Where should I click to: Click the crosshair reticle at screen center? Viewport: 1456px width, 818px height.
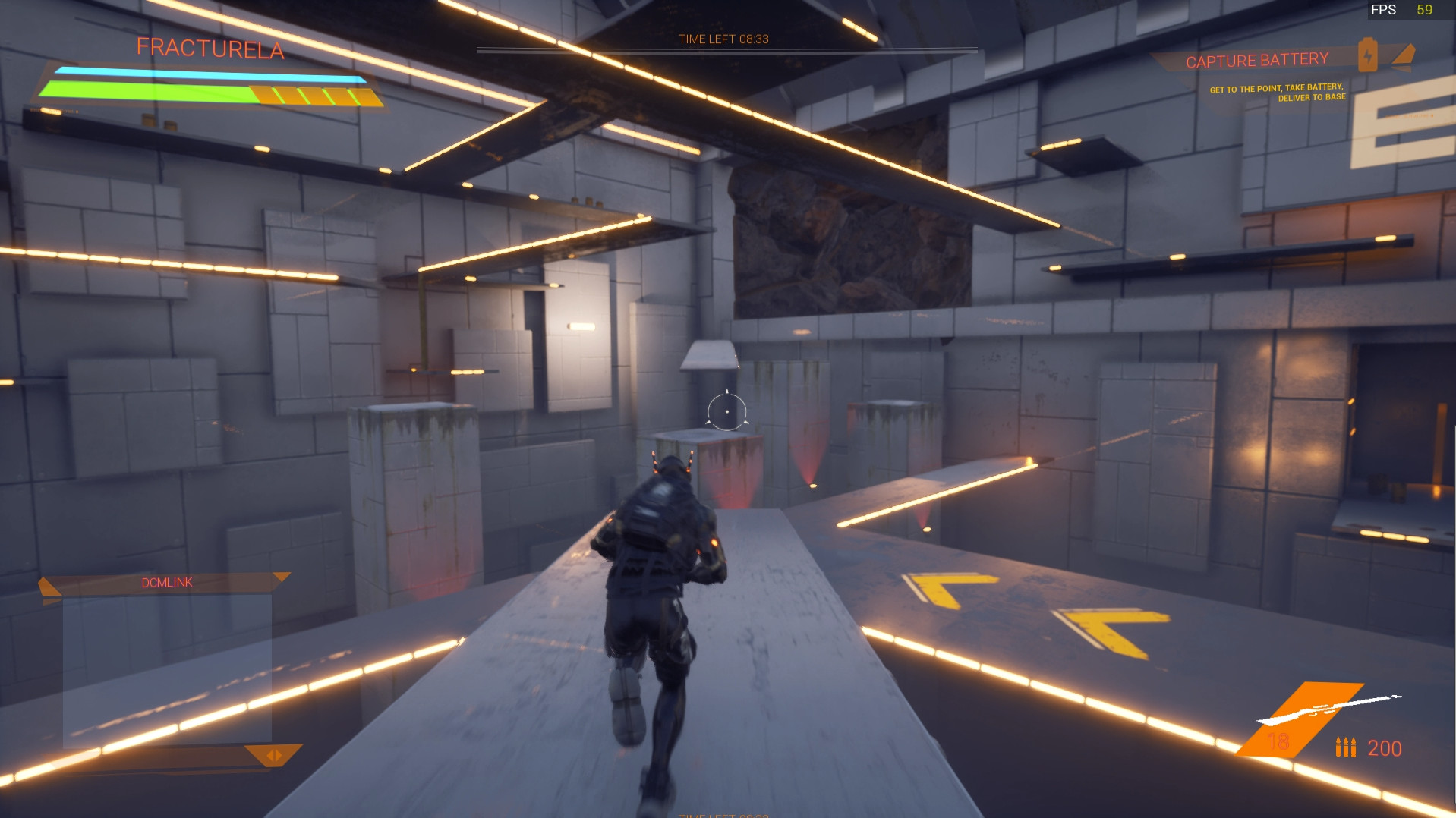[x=726, y=411]
